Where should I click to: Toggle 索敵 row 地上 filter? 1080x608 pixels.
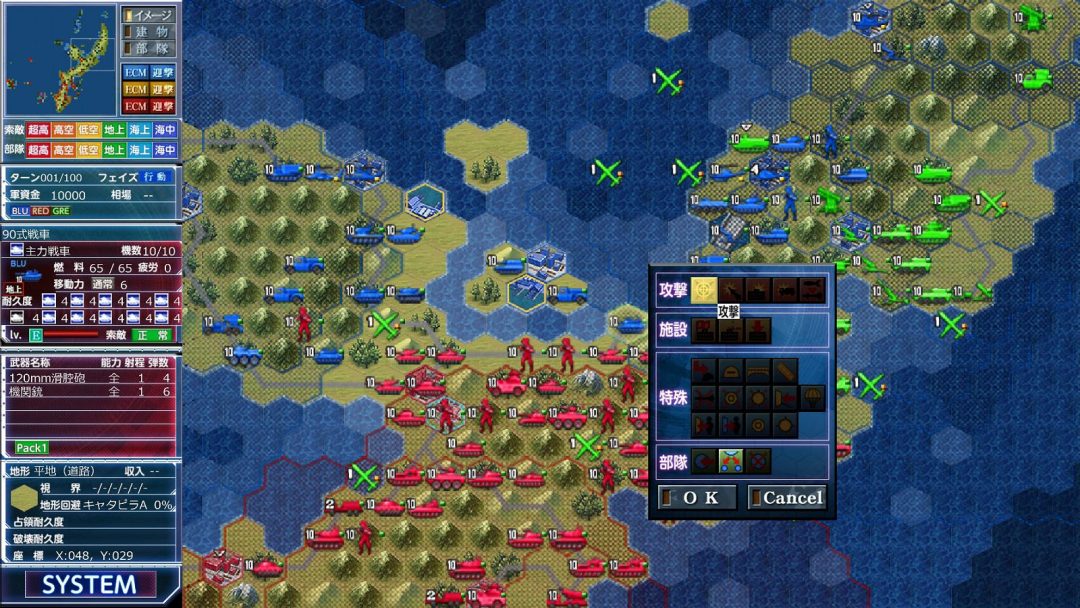coord(114,131)
